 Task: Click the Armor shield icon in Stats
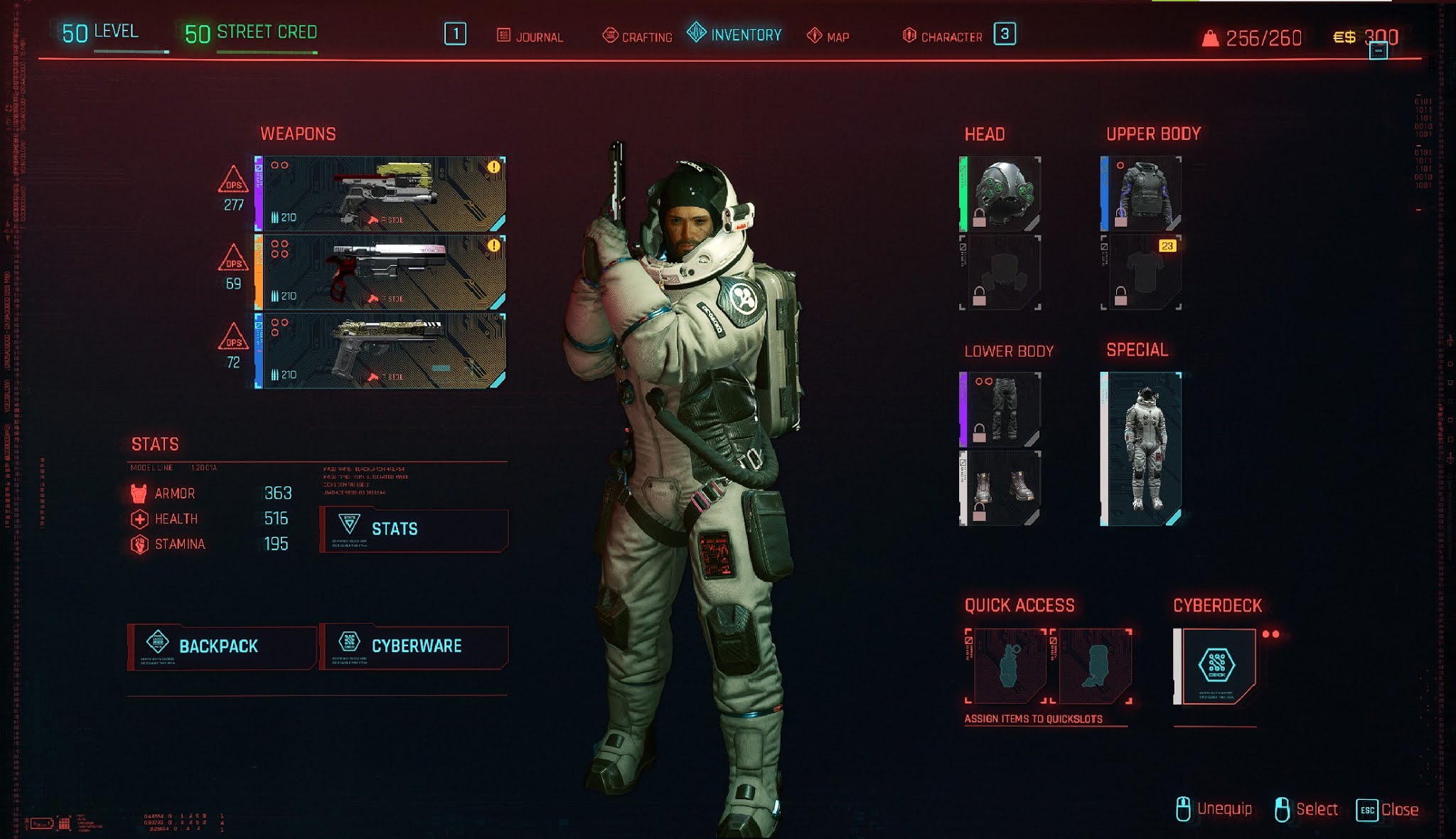pyautogui.click(x=139, y=493)
